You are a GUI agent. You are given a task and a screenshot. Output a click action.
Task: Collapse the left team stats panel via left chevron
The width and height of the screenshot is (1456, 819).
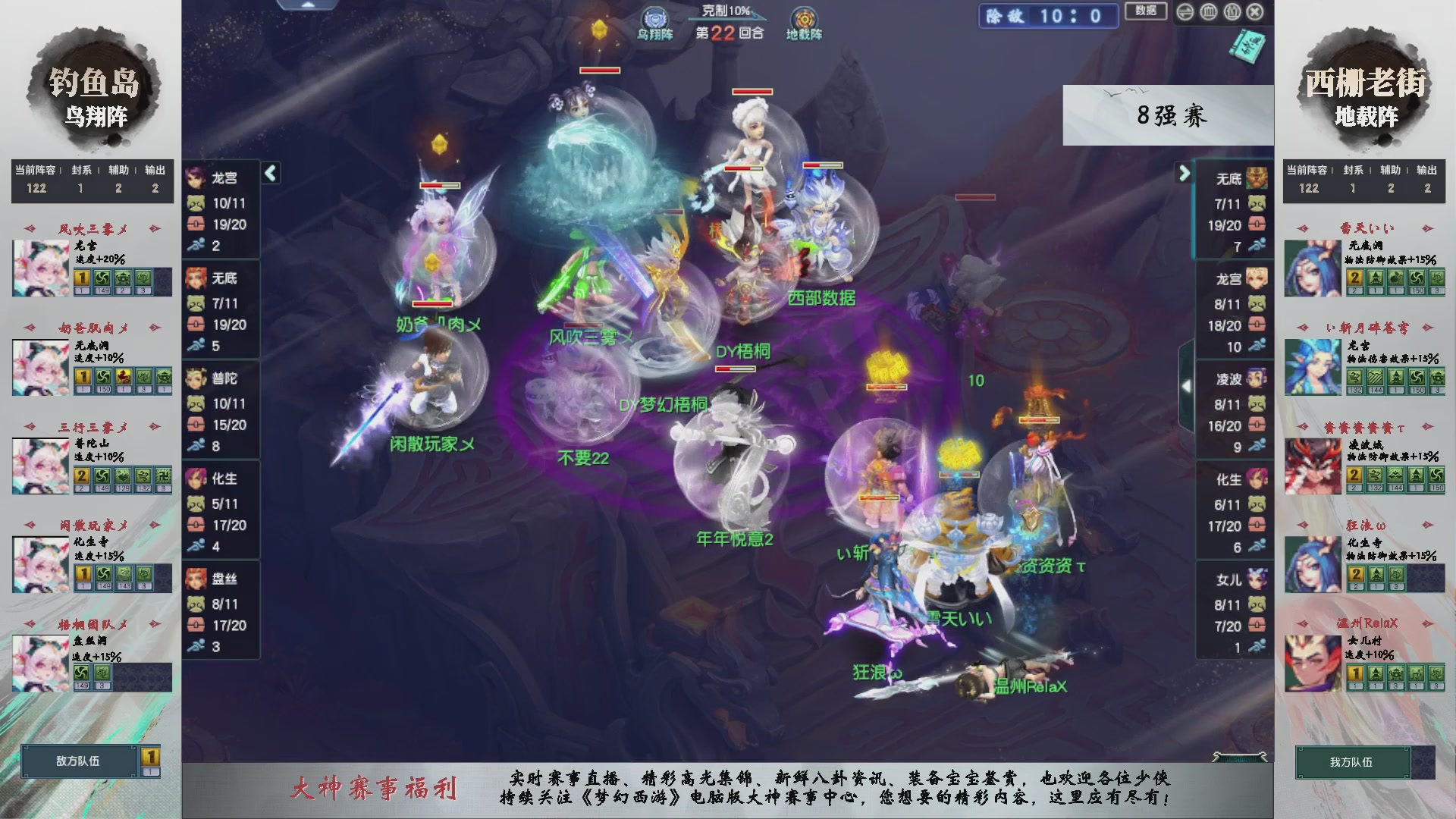pyautogui.click(x=269, y=173)
